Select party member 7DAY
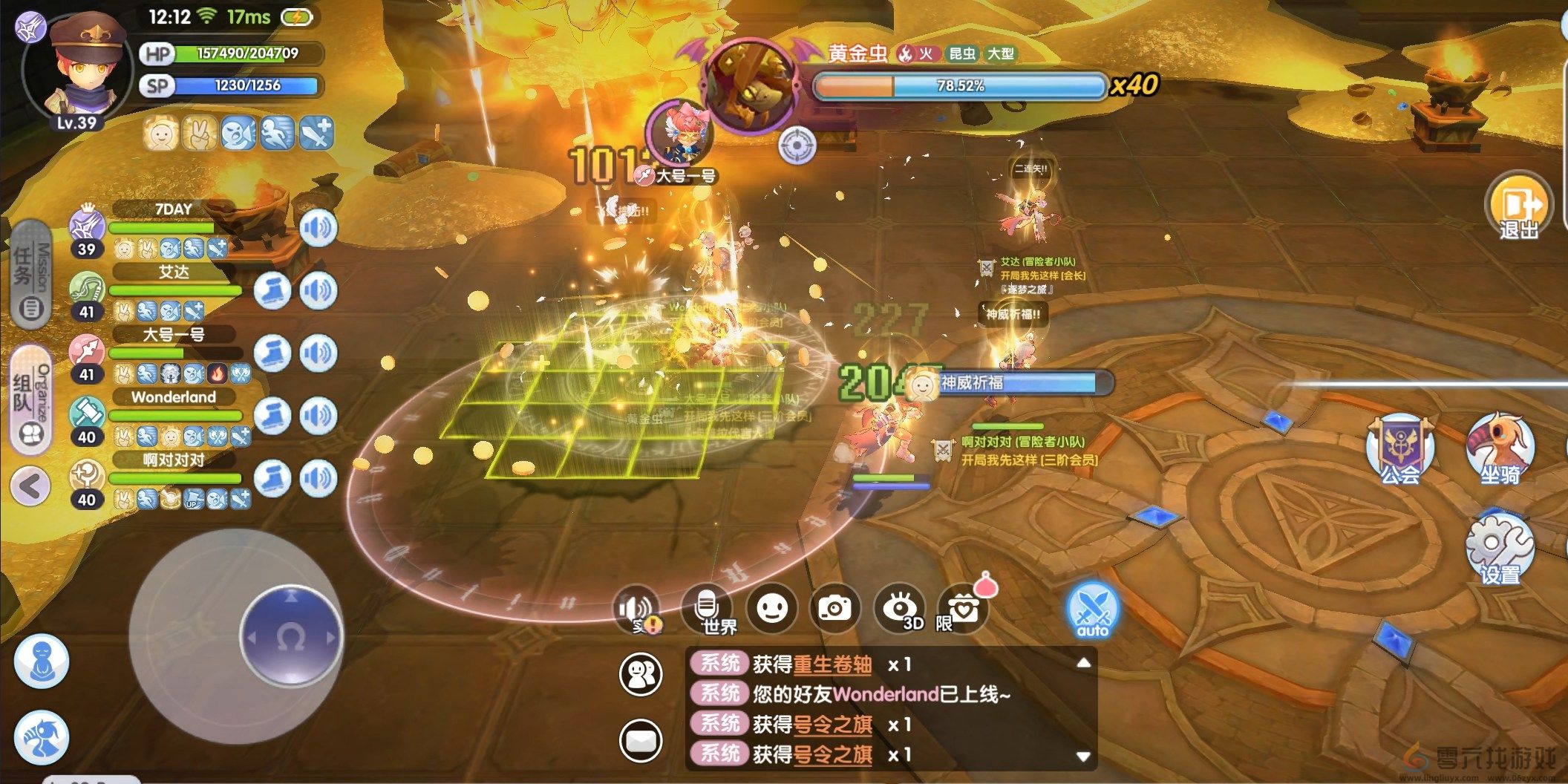 (x=173, y=210)
